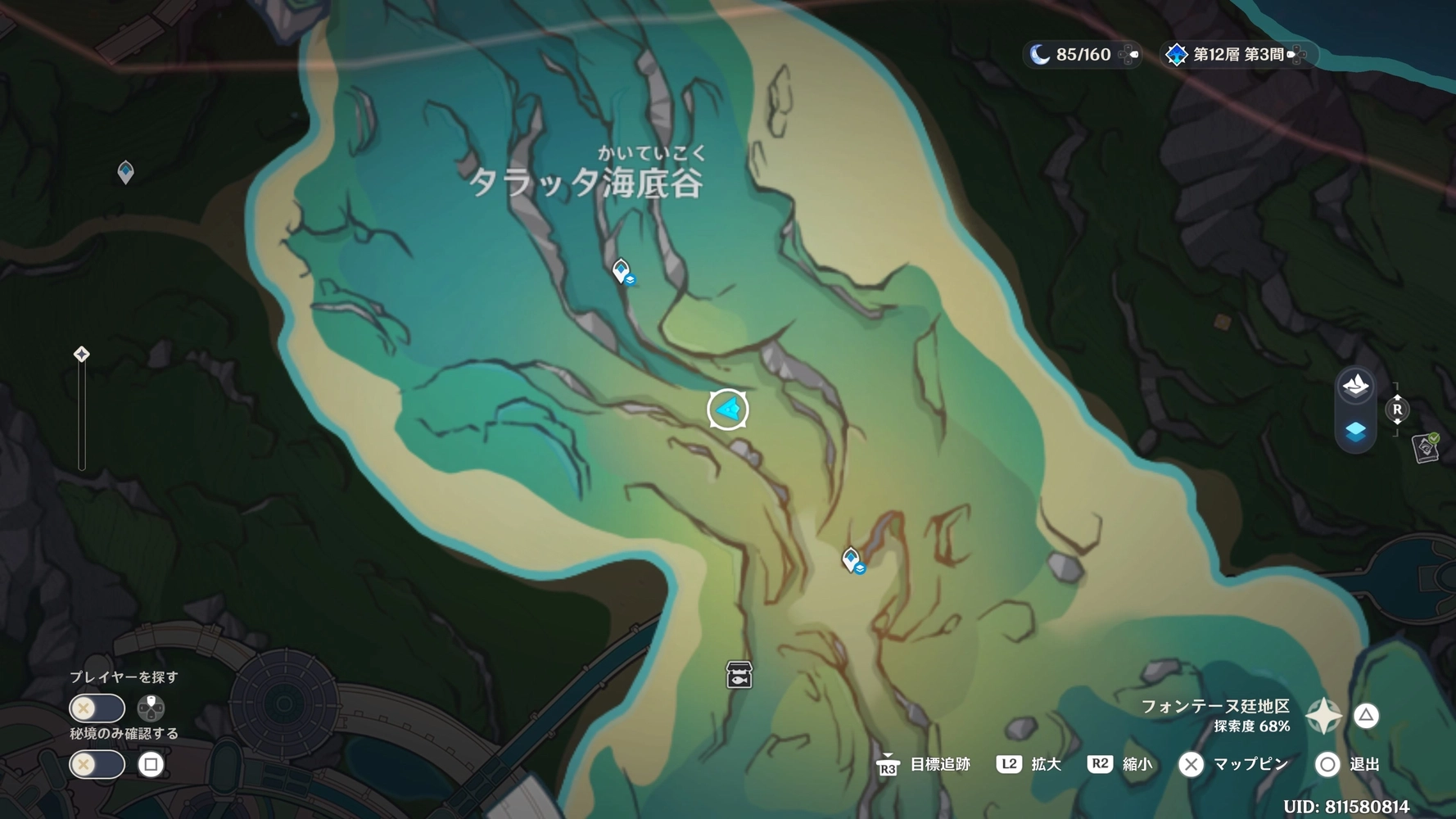The width and height of the screenshot is (1456, 819).
Task: Toggle the 秘境のみ確認する switch
Action: pyautogui.click(x=97, y=763)
